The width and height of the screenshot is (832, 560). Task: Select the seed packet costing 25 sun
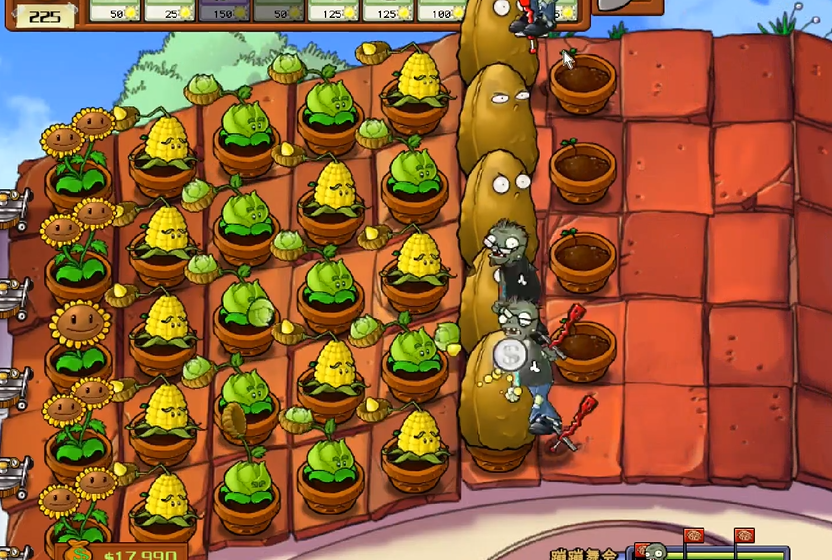169,10
